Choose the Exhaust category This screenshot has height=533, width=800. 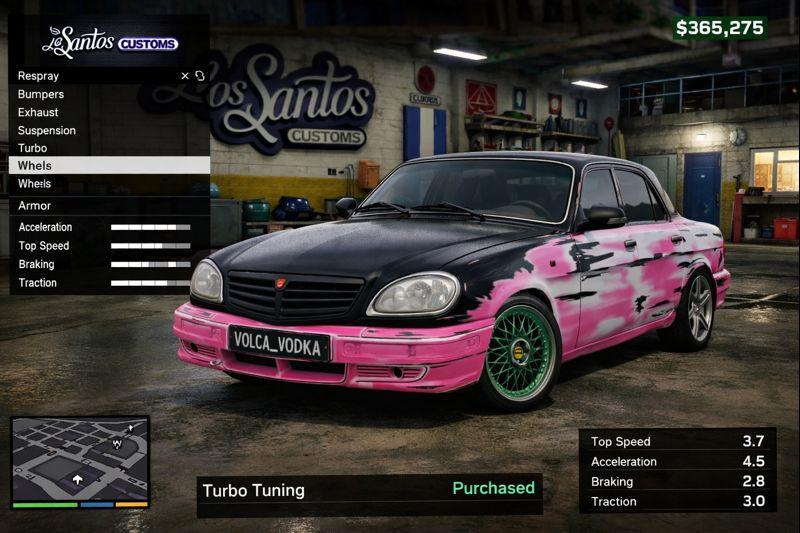38,112
